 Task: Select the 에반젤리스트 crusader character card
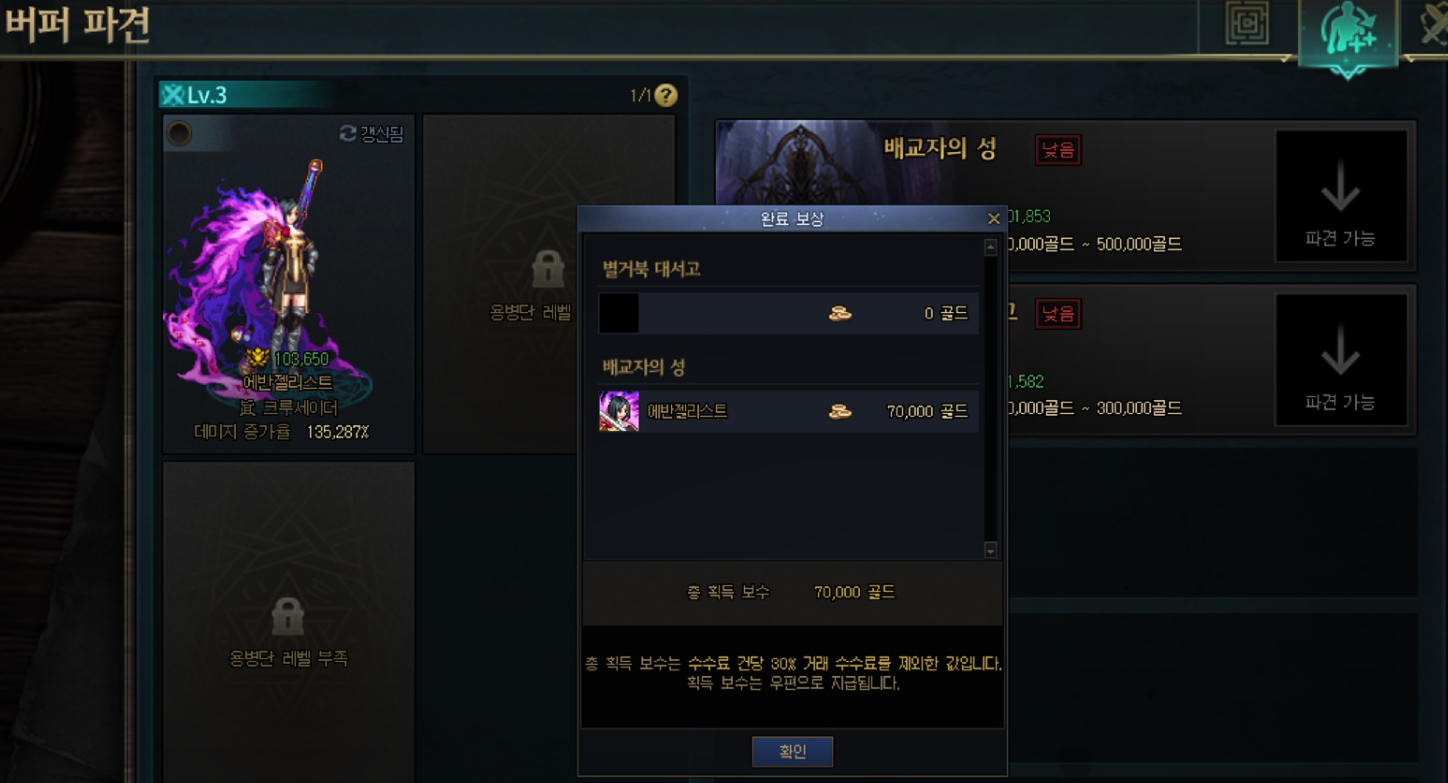click(x=288, y=285)
